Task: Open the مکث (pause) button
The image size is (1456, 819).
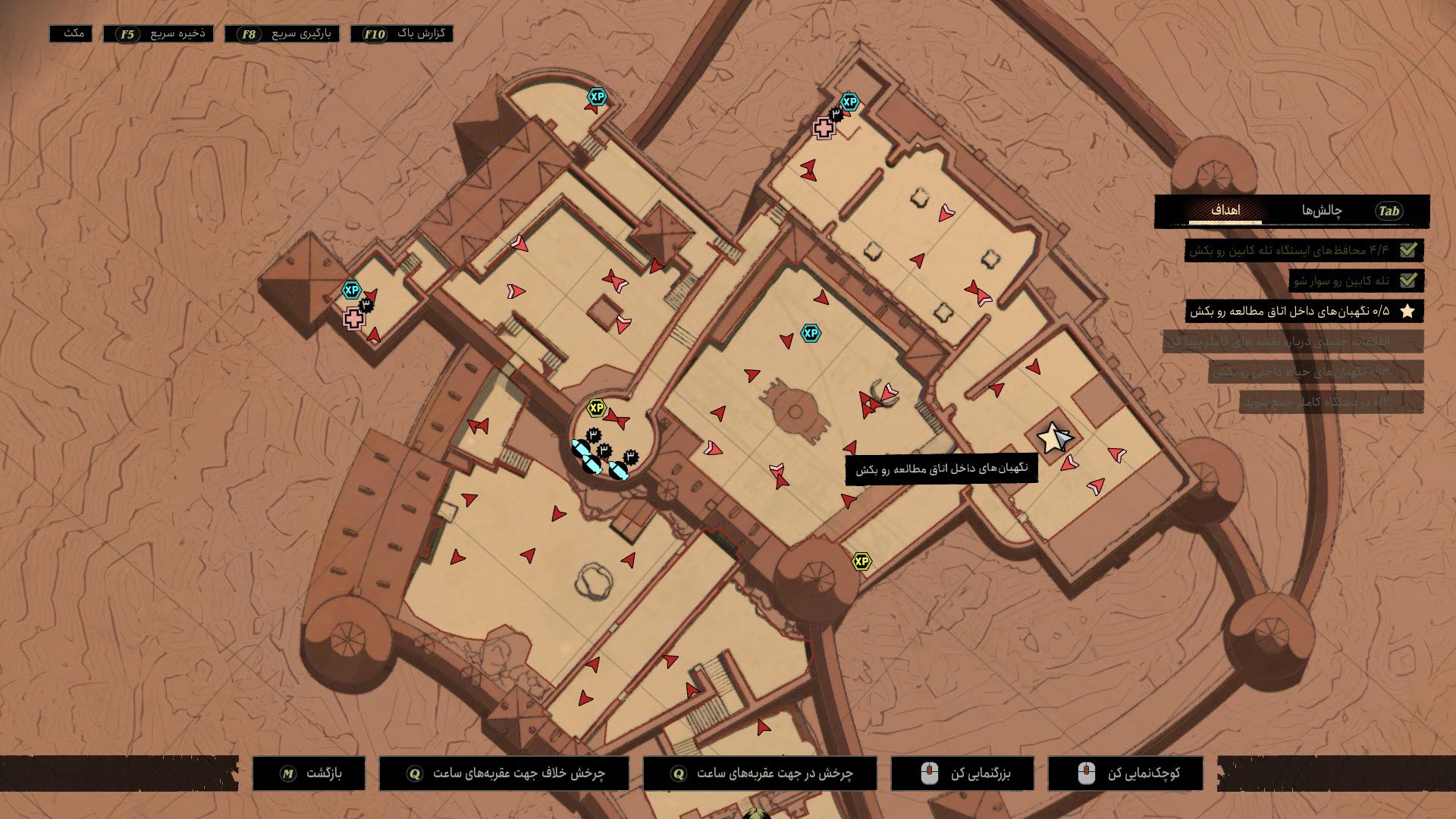Action: 71,34
